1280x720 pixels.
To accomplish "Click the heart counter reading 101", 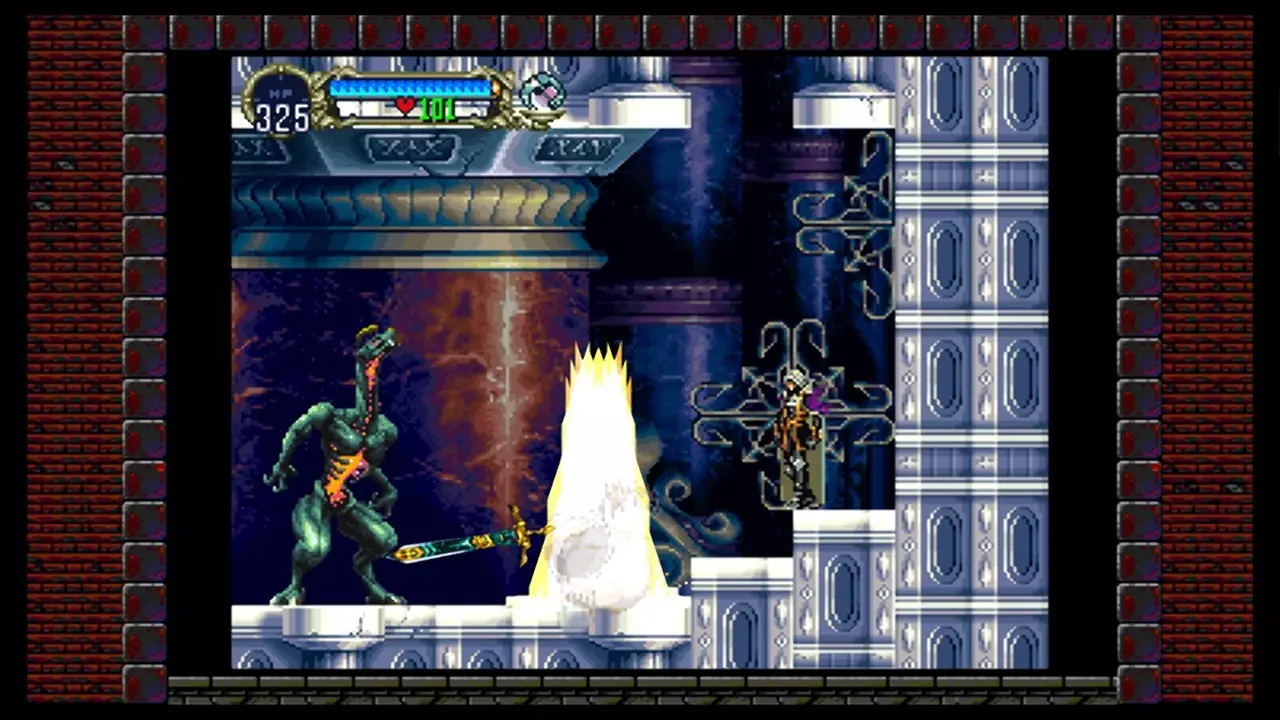I will [x=440, y=108].
